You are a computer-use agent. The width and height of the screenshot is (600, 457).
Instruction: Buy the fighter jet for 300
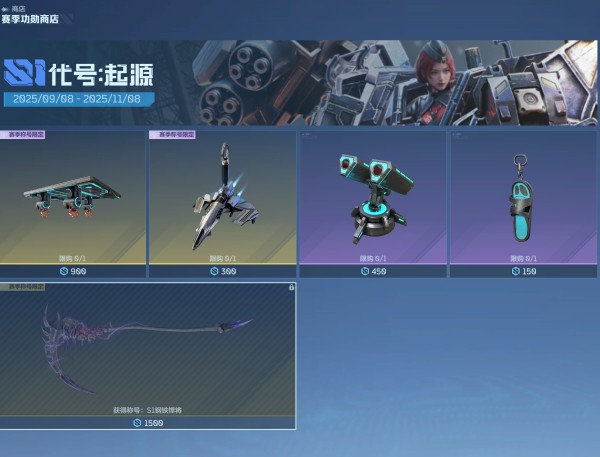(x=222, y=271)
